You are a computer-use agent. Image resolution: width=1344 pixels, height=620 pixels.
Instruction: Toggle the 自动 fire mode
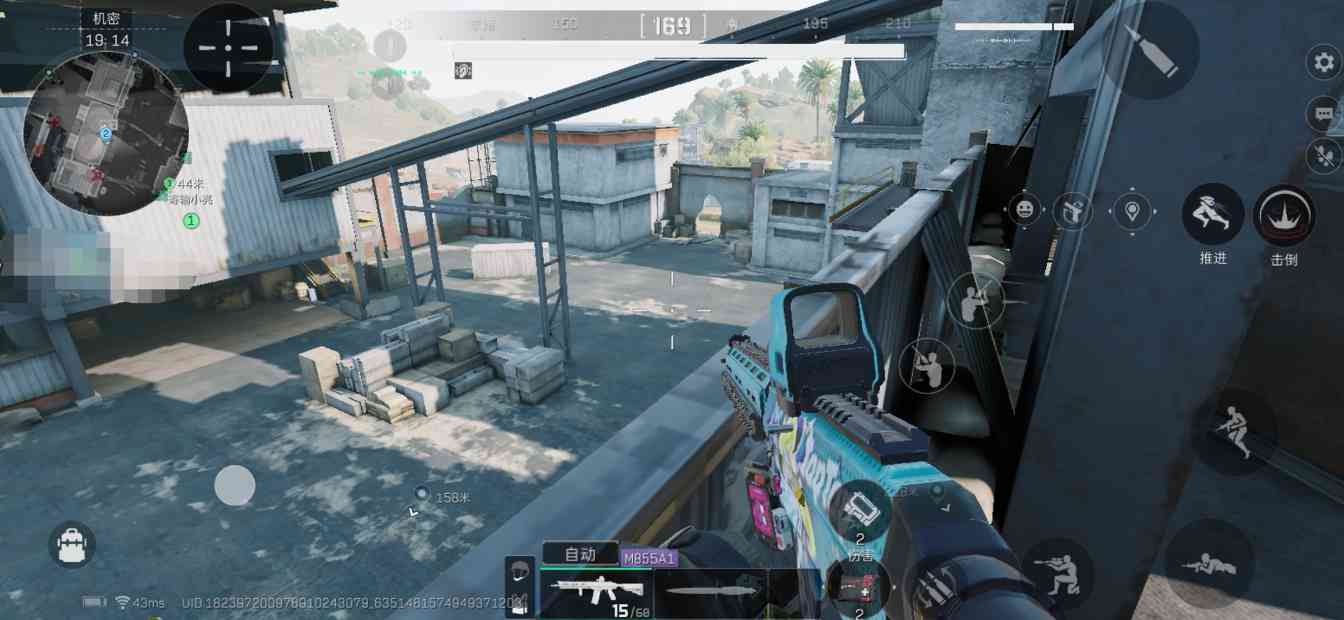580,553
